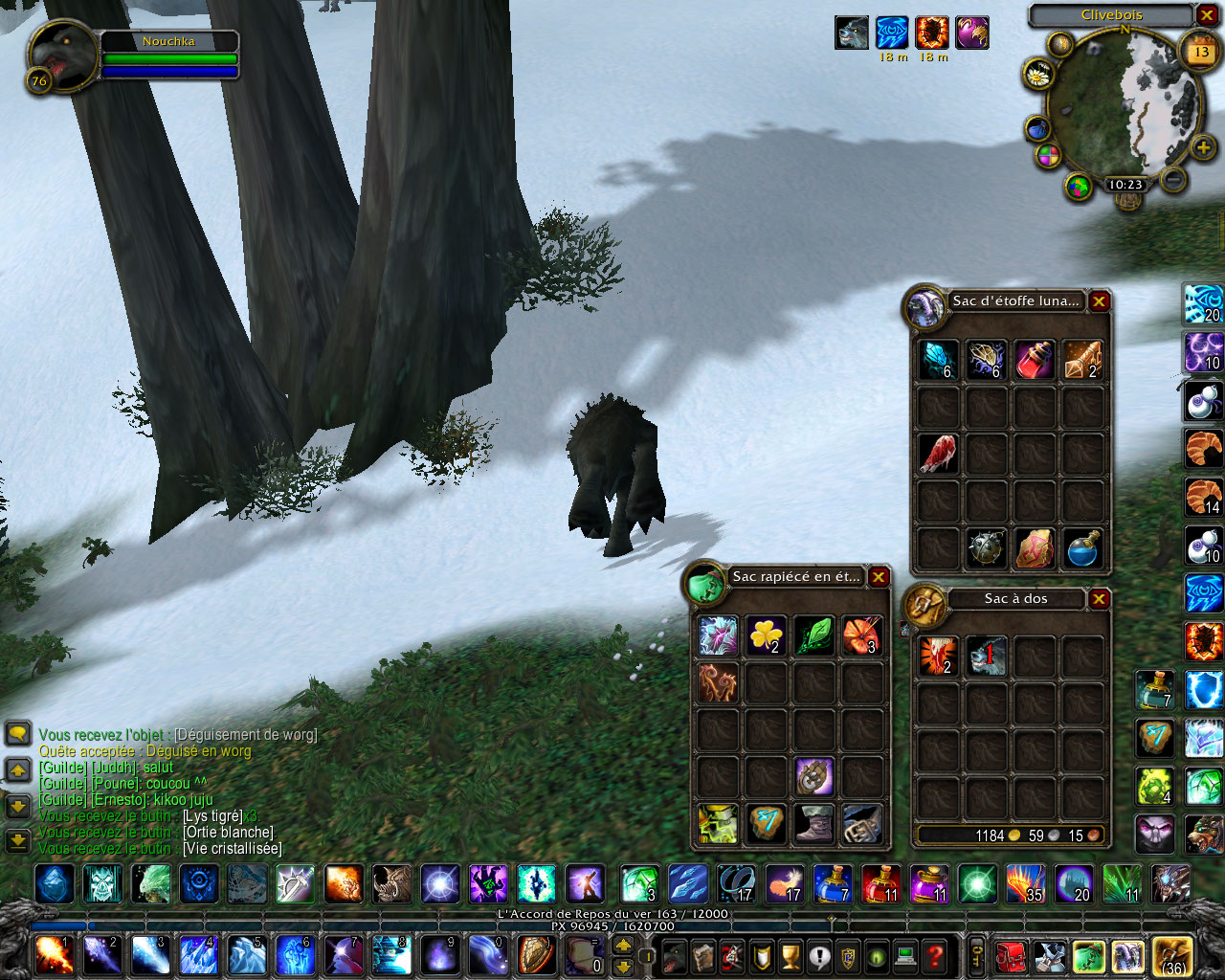Close the Sac à dos backpack window
Screen dimensions: 1225x980
(1100, 599)
